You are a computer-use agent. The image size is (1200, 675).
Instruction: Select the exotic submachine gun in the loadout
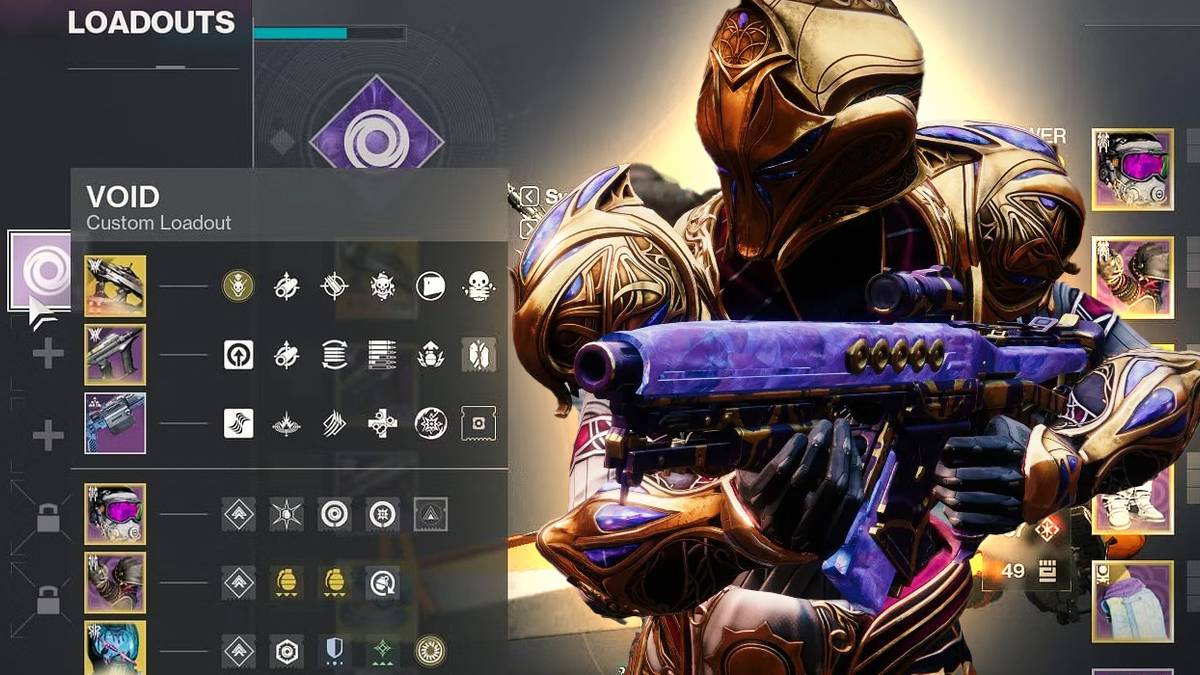115,286
